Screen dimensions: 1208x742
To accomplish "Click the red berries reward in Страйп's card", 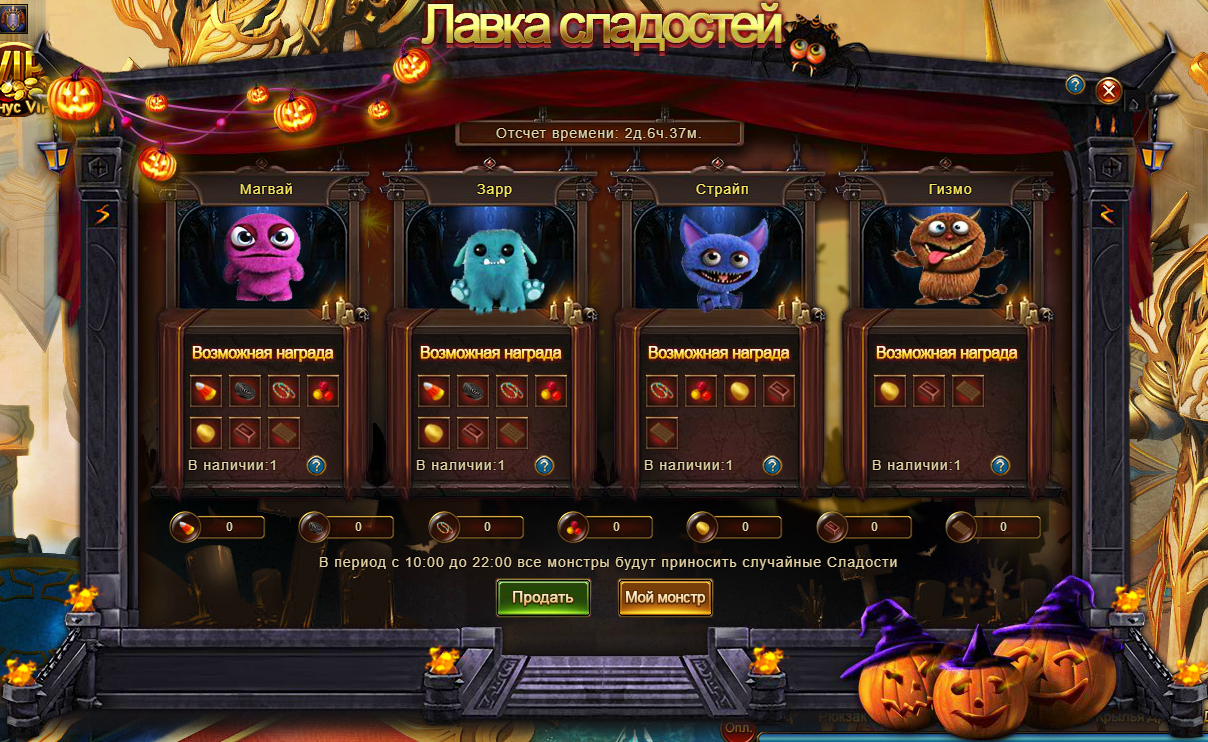I will pyautogui.click(x=701, y=390).
